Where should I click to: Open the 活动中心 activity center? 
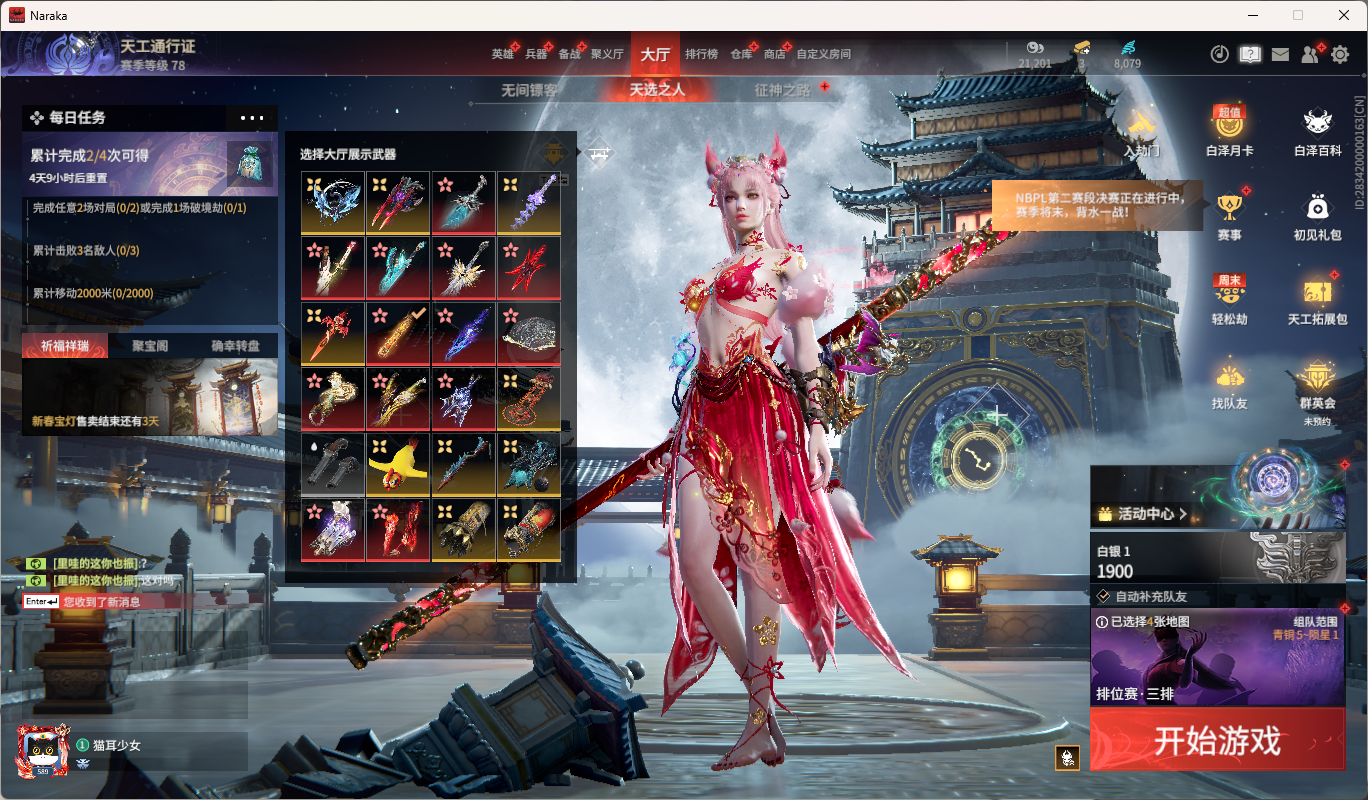tap(1142, 514)
